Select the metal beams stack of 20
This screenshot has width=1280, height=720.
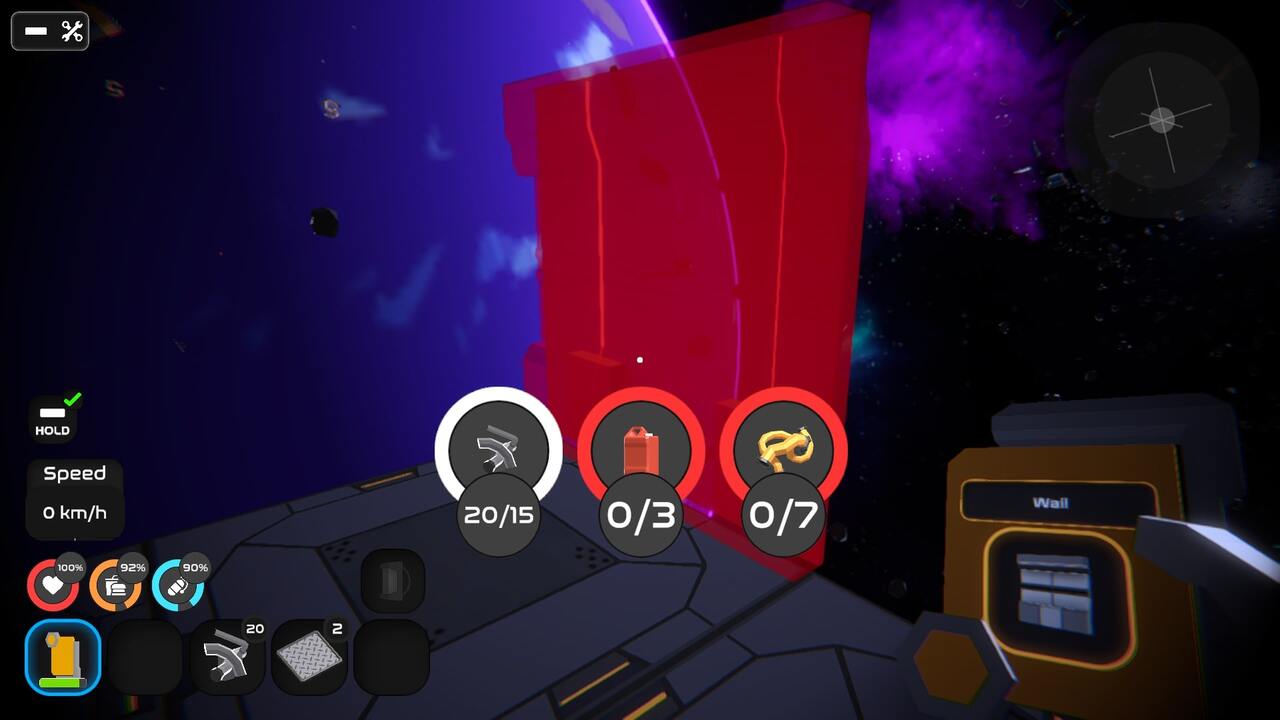pos(228,657)
